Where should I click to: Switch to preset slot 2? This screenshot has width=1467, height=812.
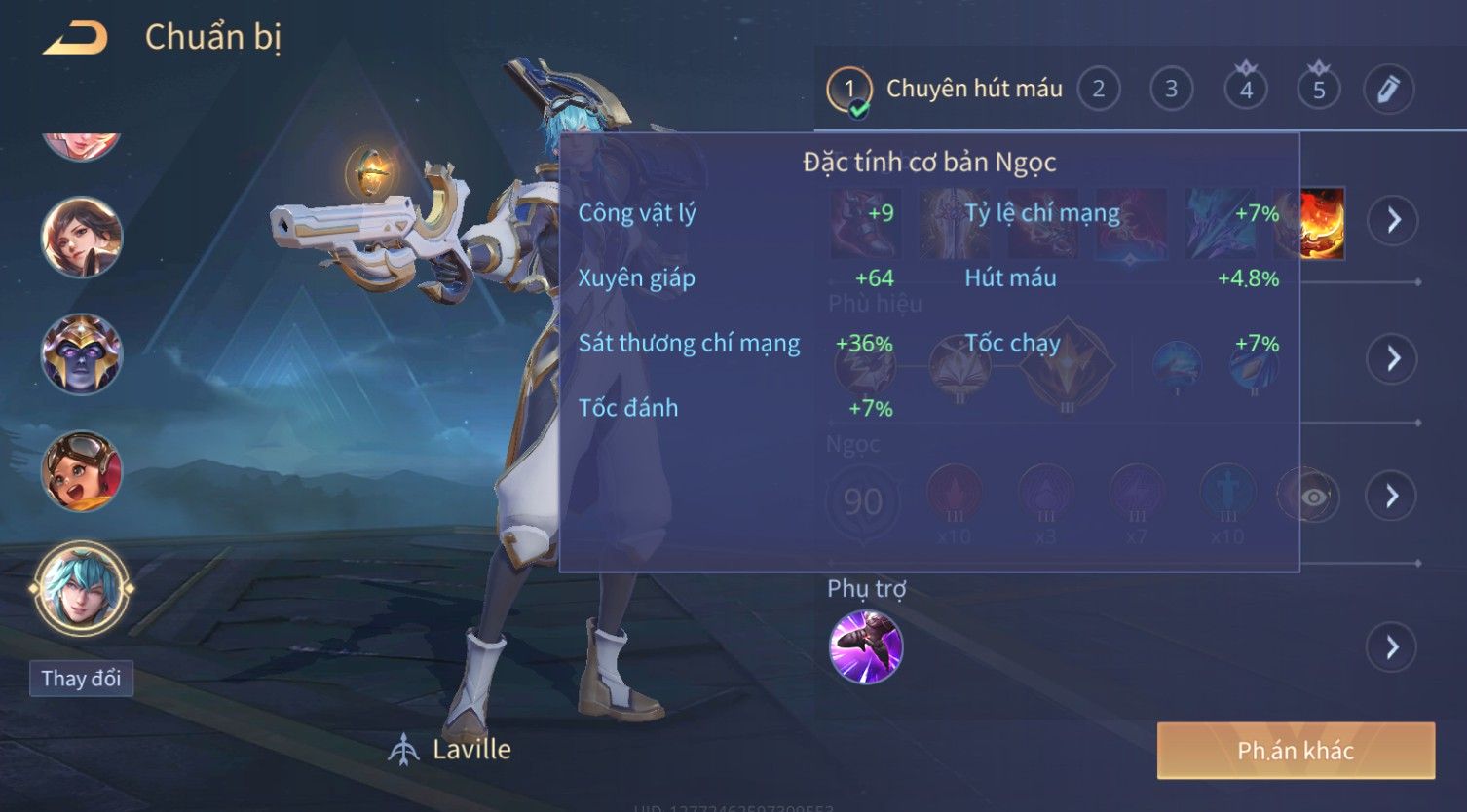pyautogui.click(x=1099, y=90)
